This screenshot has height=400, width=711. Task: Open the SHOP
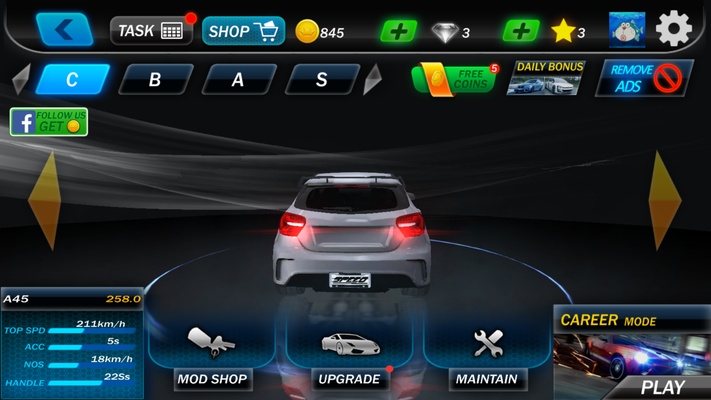click(x=242, y=31)
